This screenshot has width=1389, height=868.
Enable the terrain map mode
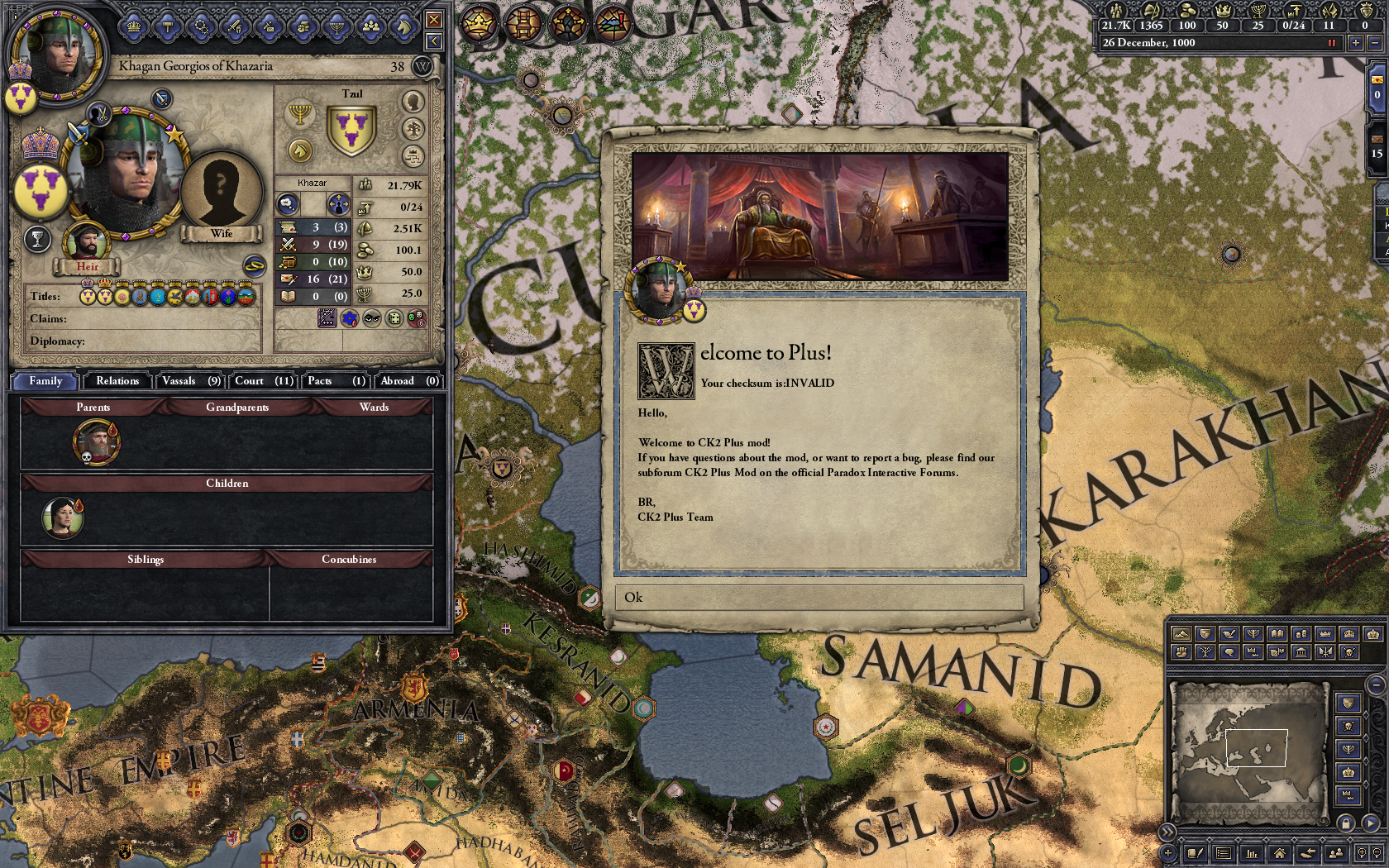coord(1181,634)
